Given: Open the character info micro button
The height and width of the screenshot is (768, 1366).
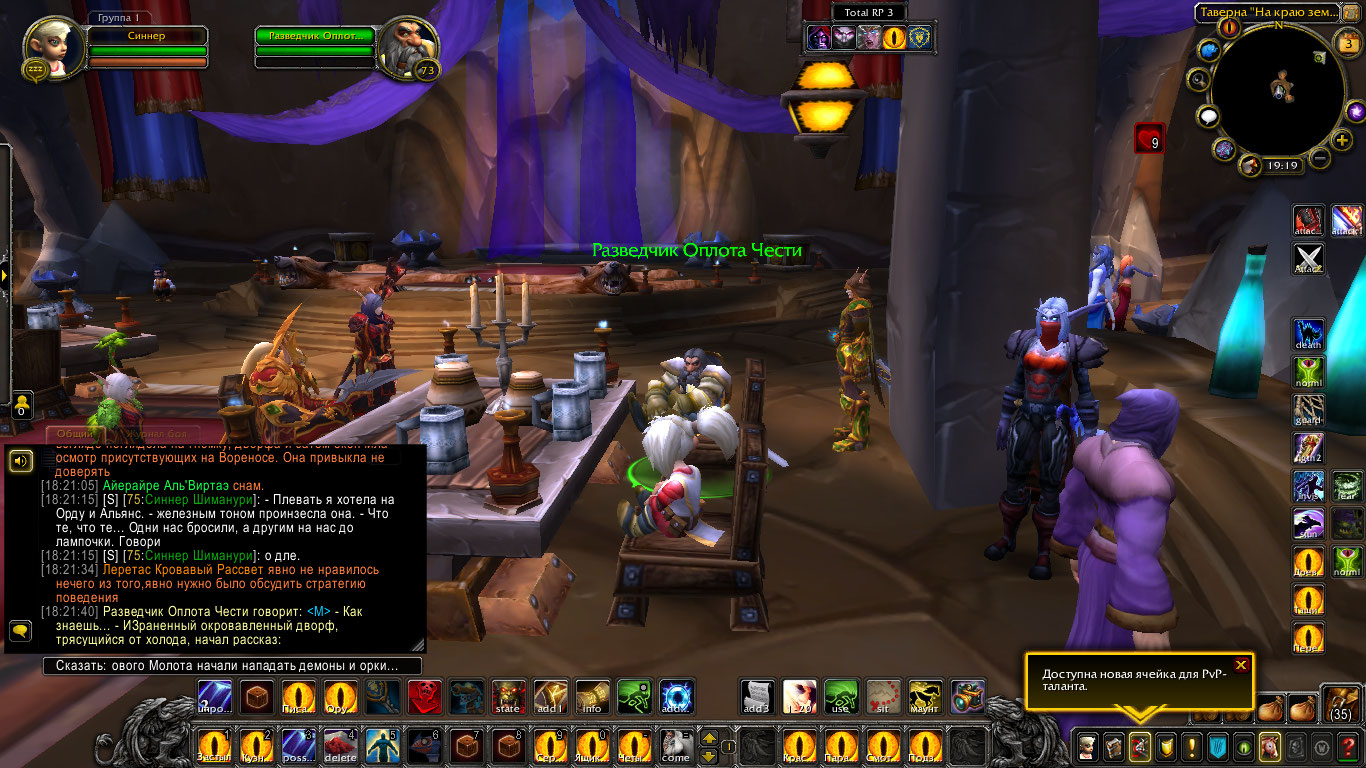Looking at the screenshot, I should [1085, 746].
